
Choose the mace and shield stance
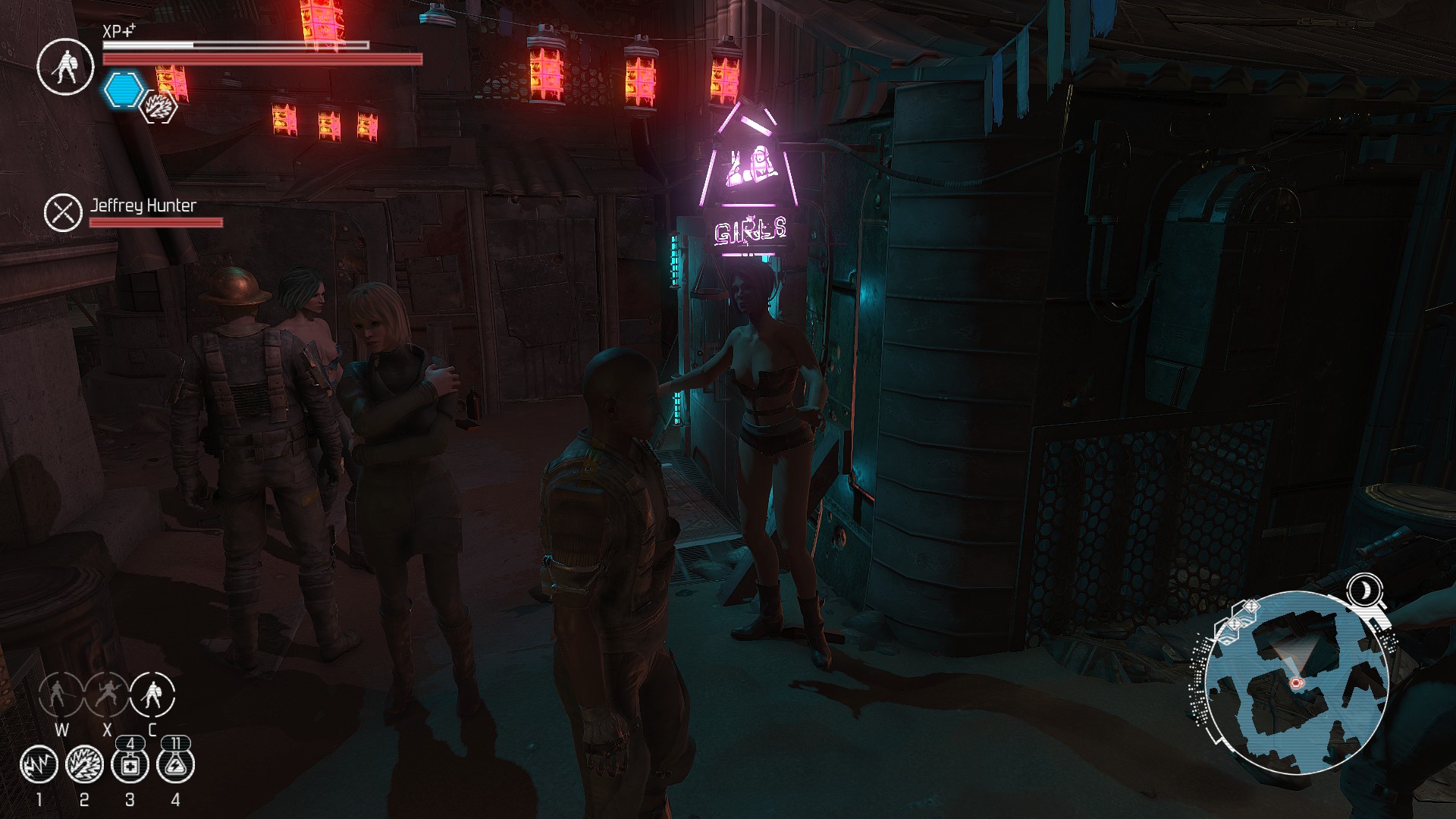(x=152, y=694)
